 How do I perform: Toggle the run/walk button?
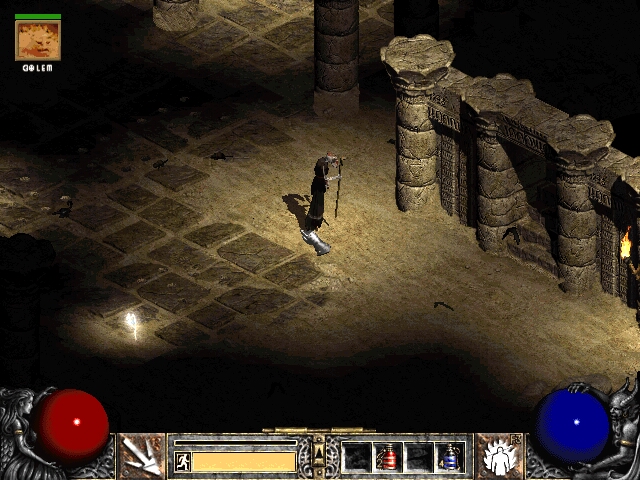point(183,461)
